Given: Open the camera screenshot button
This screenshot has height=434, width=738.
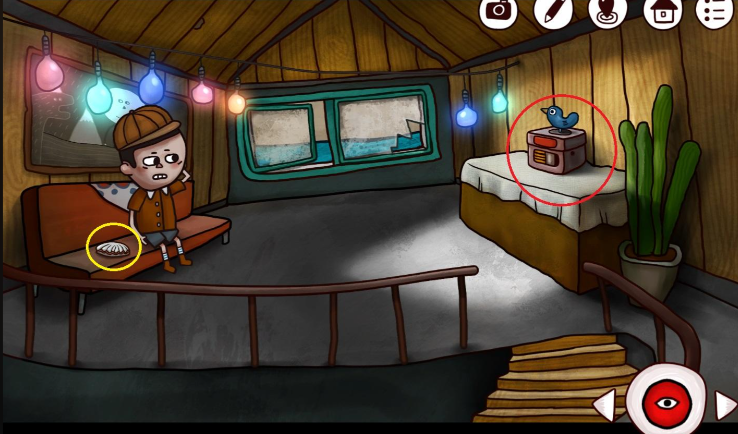Looking at the screenshot, I should (x=498, y=10).
